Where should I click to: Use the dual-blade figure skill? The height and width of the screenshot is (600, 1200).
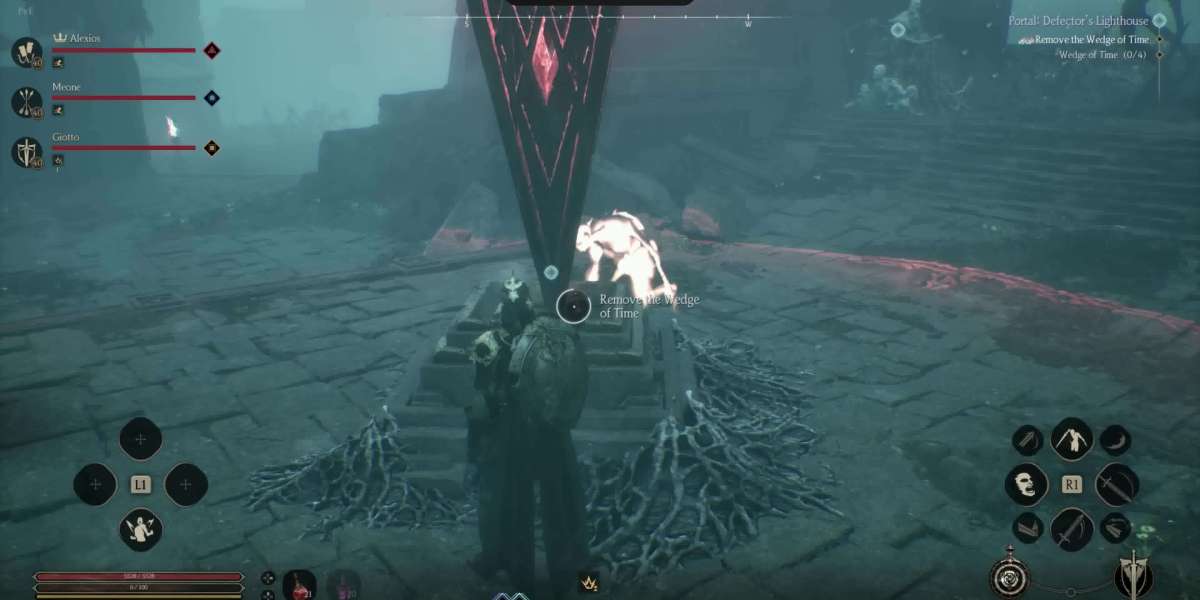click(1071, 438)
